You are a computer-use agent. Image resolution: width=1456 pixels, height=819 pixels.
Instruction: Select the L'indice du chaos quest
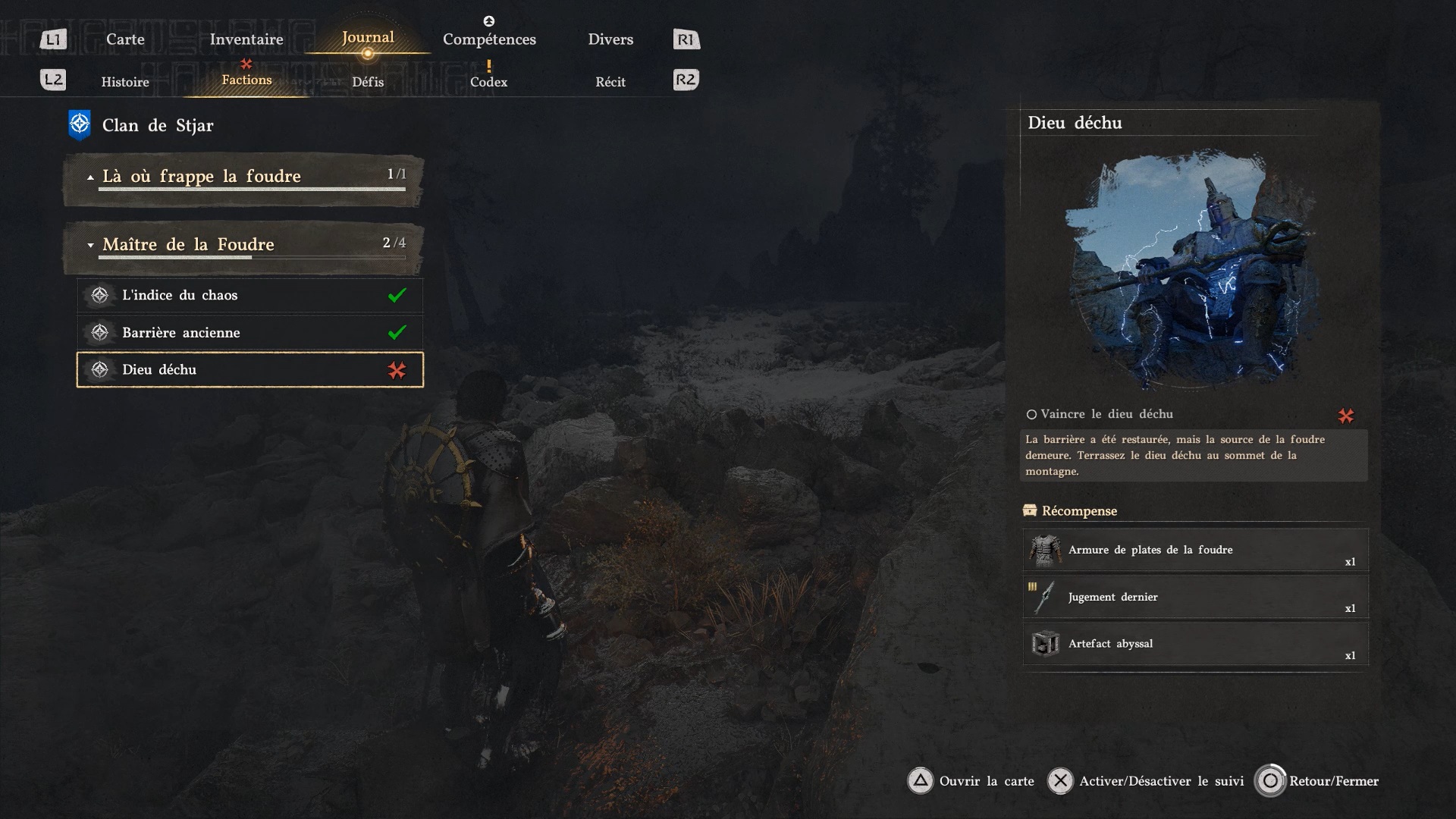point(249,295)
